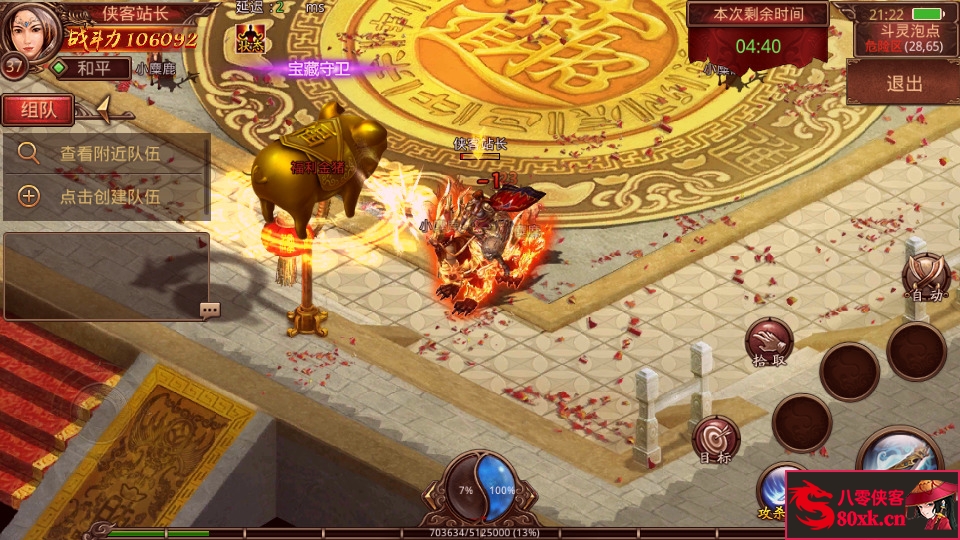The image size is (960, 540).
Task: Collapse the team panel with the arrow
Action: pyautogui.click(x=108, y=110)
